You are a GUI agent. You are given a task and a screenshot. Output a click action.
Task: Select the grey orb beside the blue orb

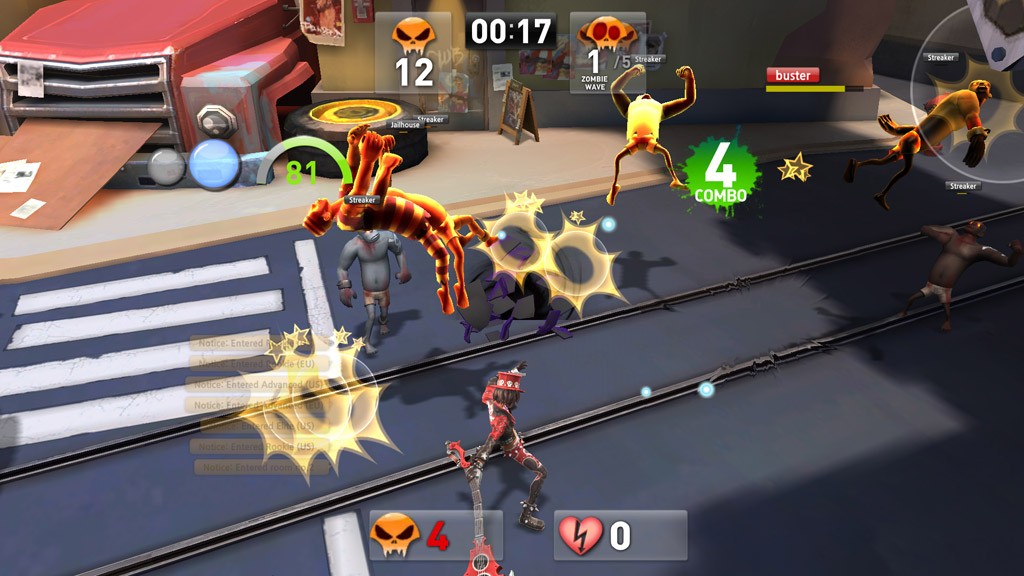click(x=167, y=166)
